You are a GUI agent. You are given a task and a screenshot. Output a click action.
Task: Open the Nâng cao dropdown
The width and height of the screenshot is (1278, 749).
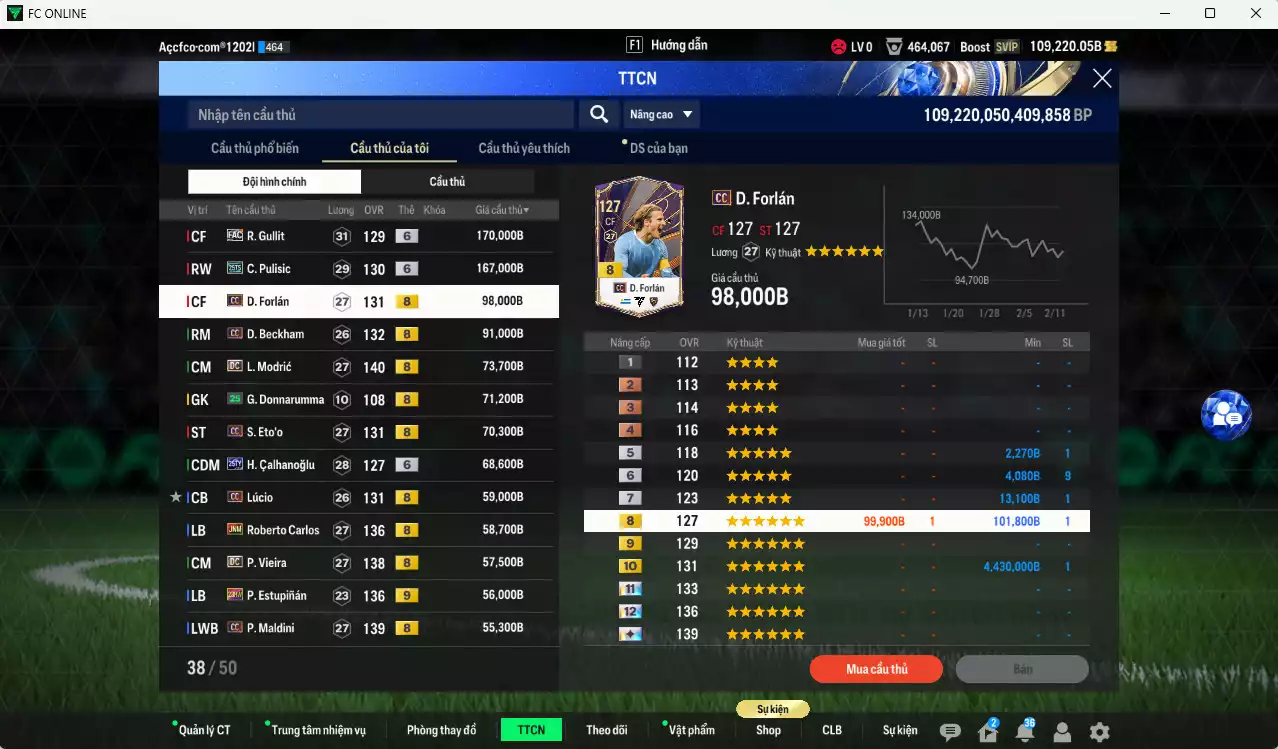(660, 115)
